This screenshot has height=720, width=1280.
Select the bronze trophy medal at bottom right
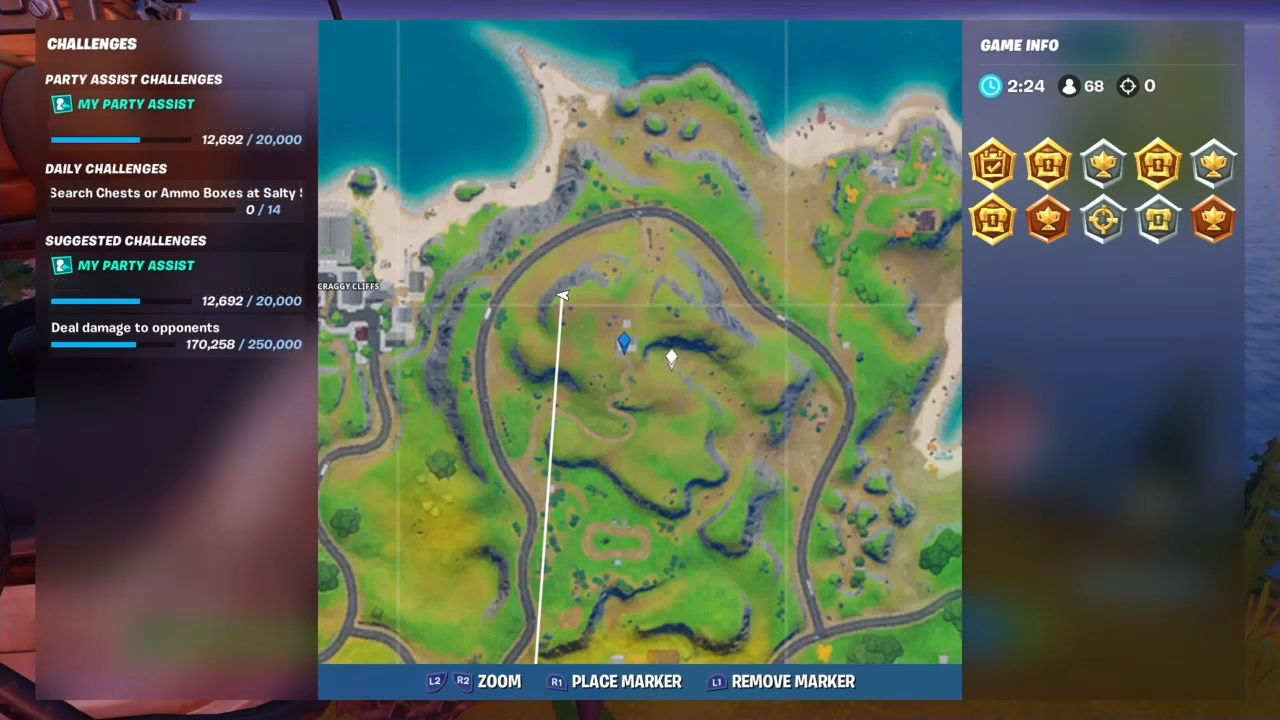point(1213,220)
